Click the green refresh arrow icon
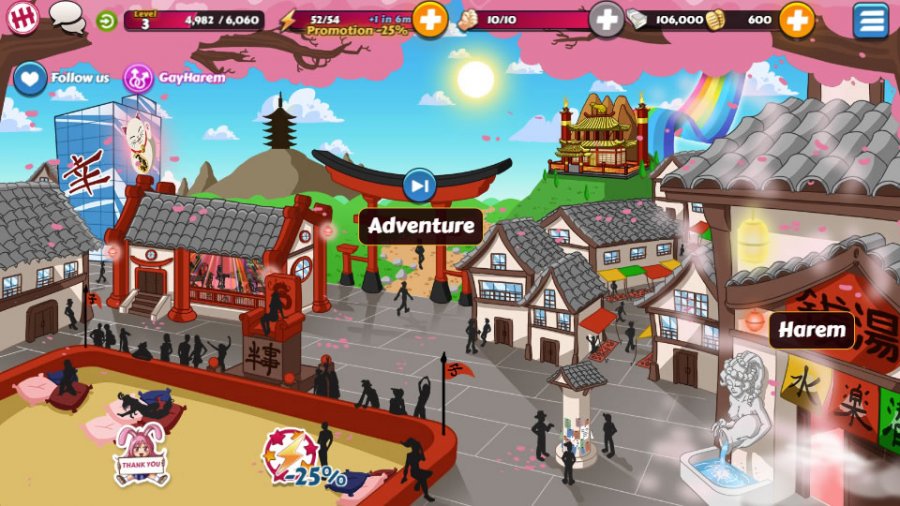The image size is (900, 506). (x=107, y=20)
